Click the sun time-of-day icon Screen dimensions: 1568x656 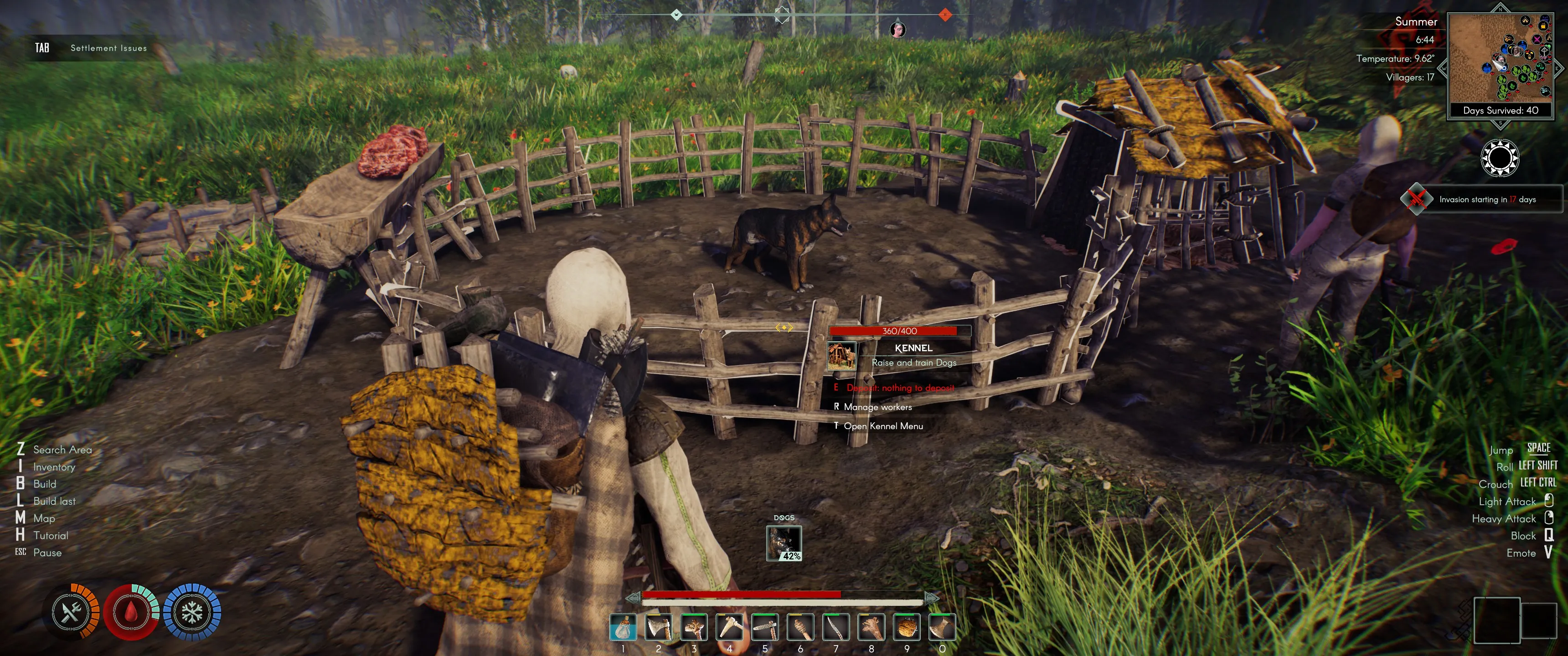[x=1499, y=158]
